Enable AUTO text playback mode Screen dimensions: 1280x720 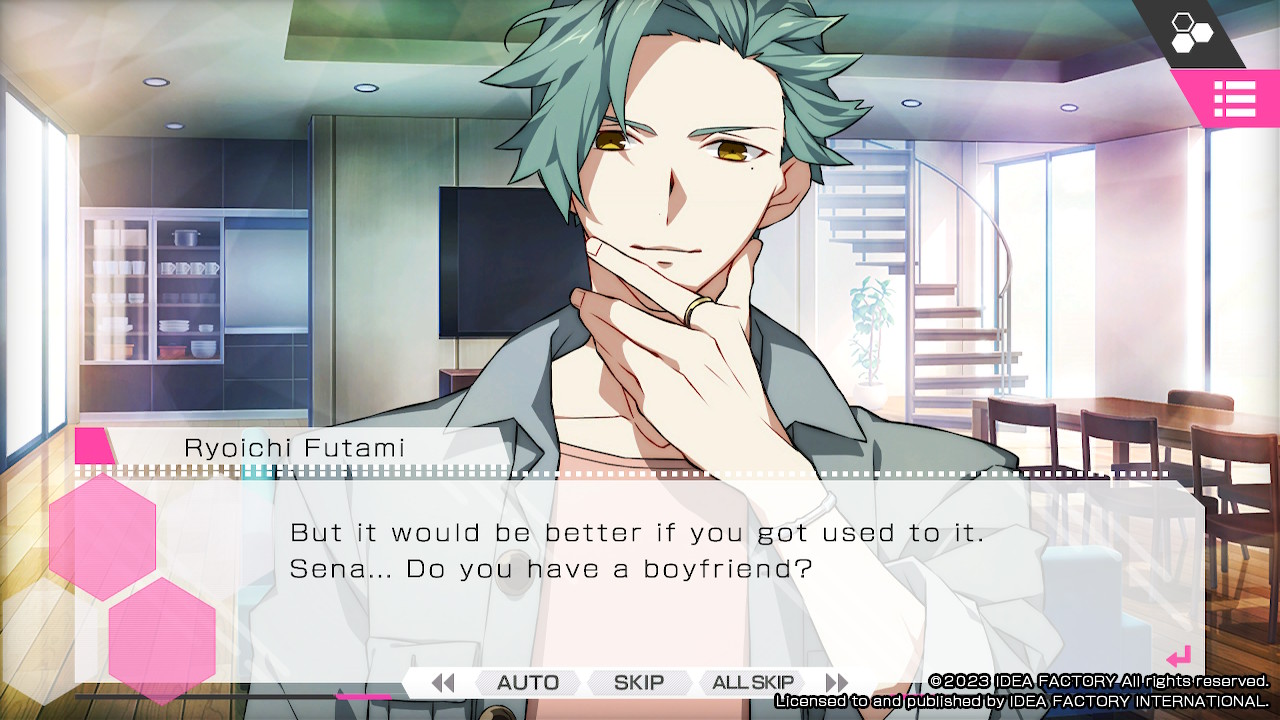click(x=527, y=682)
